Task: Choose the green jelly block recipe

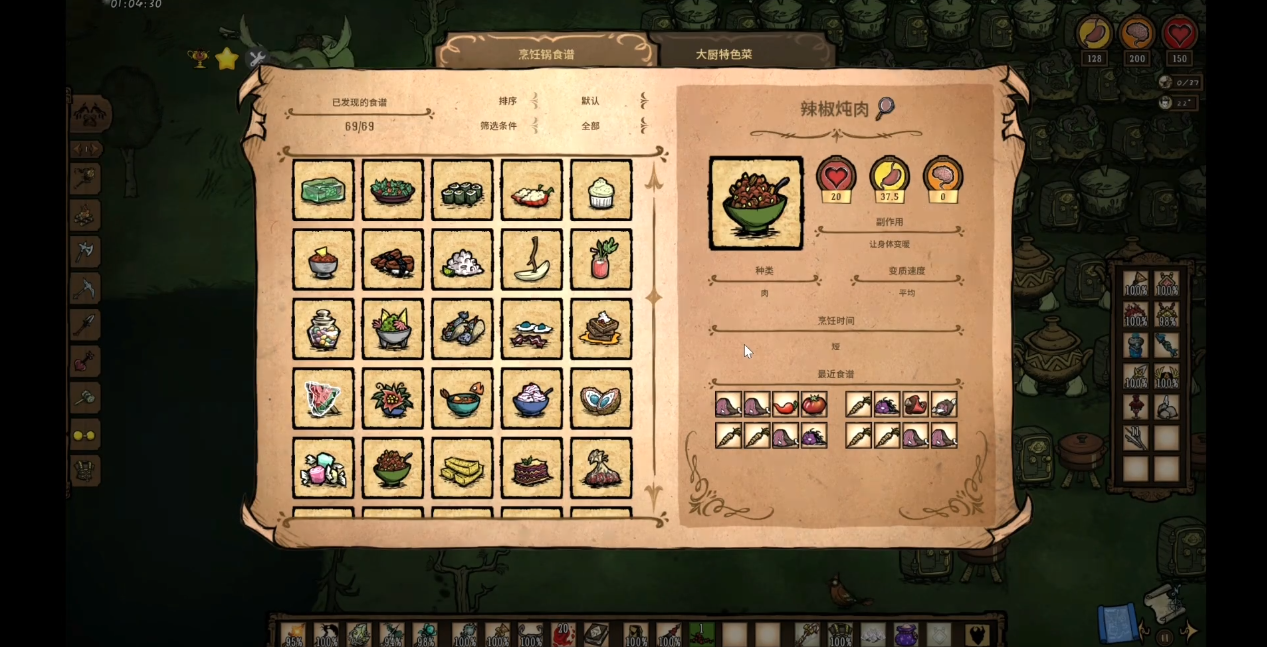Action: 323,190
